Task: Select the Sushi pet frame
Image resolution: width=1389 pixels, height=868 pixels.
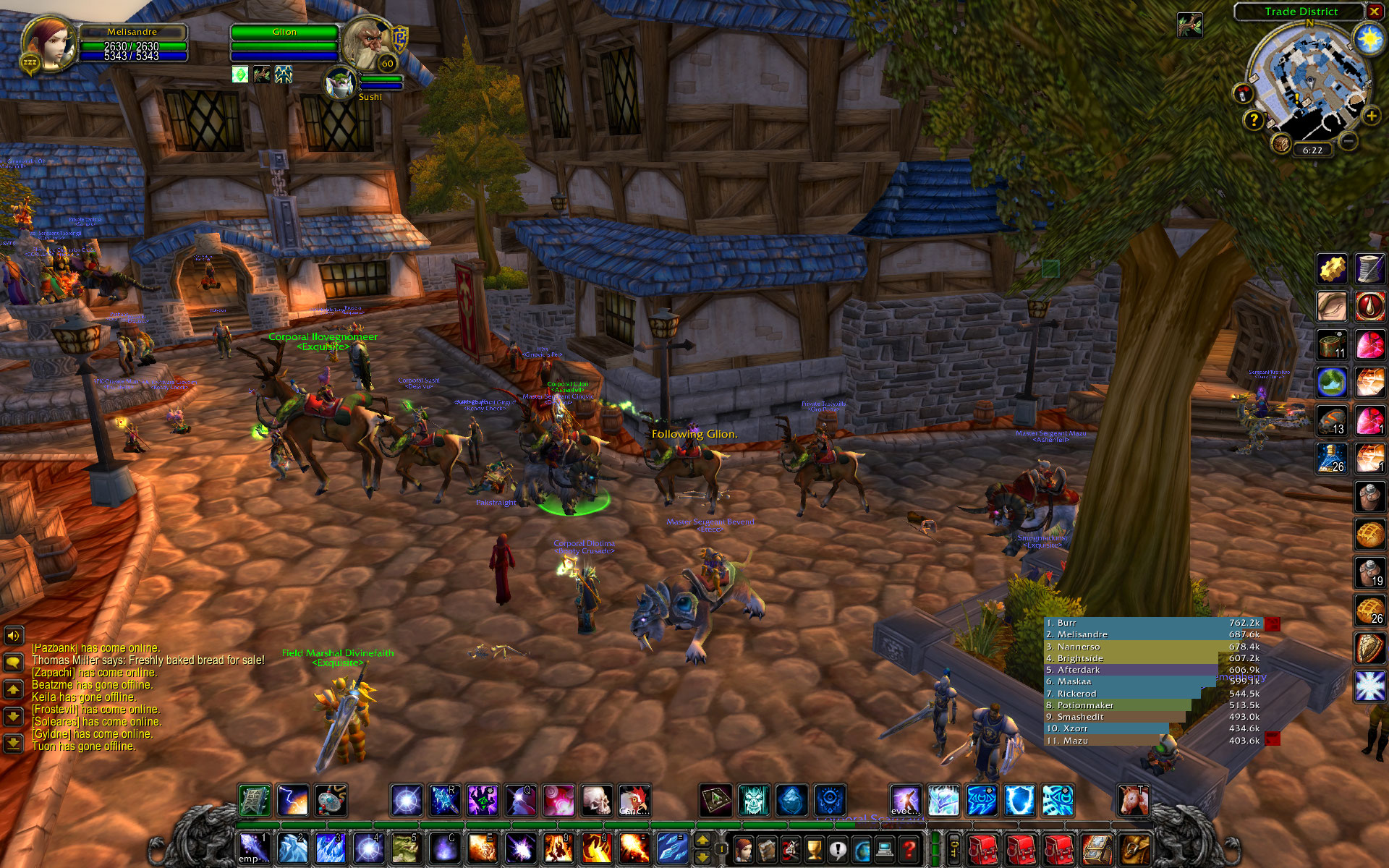Action: [x=340, y=83]
